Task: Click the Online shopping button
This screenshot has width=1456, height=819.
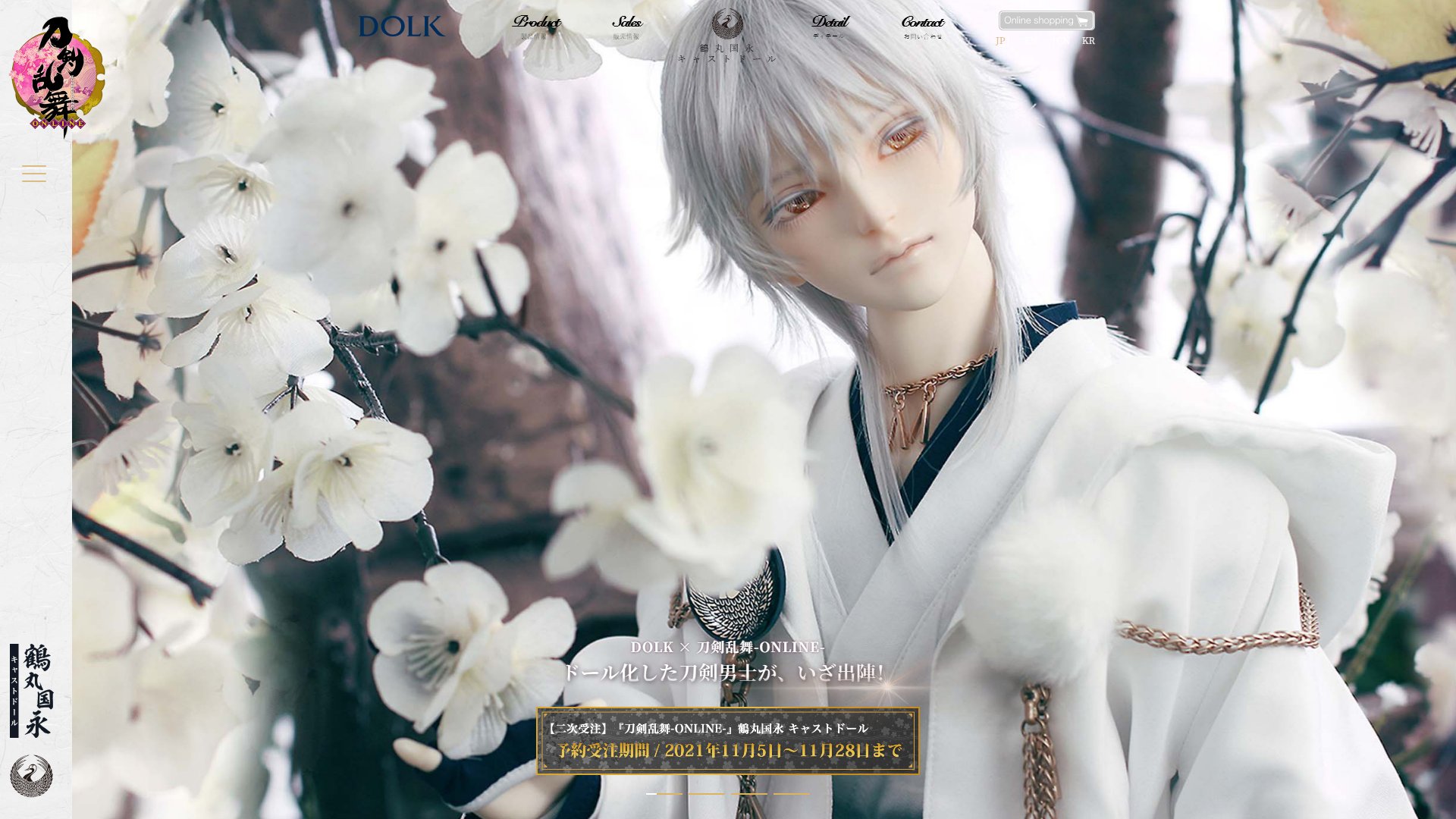Action: [x=1046, y=20]
